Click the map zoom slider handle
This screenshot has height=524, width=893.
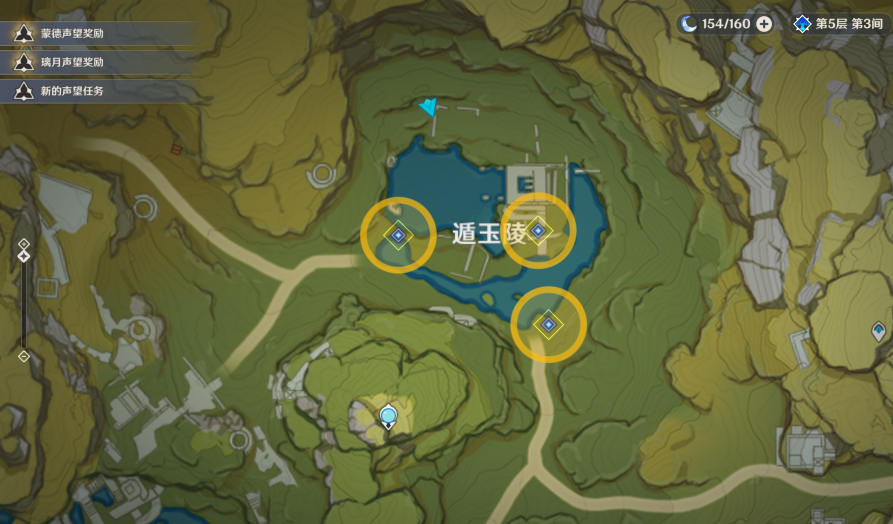coord(24,256)
